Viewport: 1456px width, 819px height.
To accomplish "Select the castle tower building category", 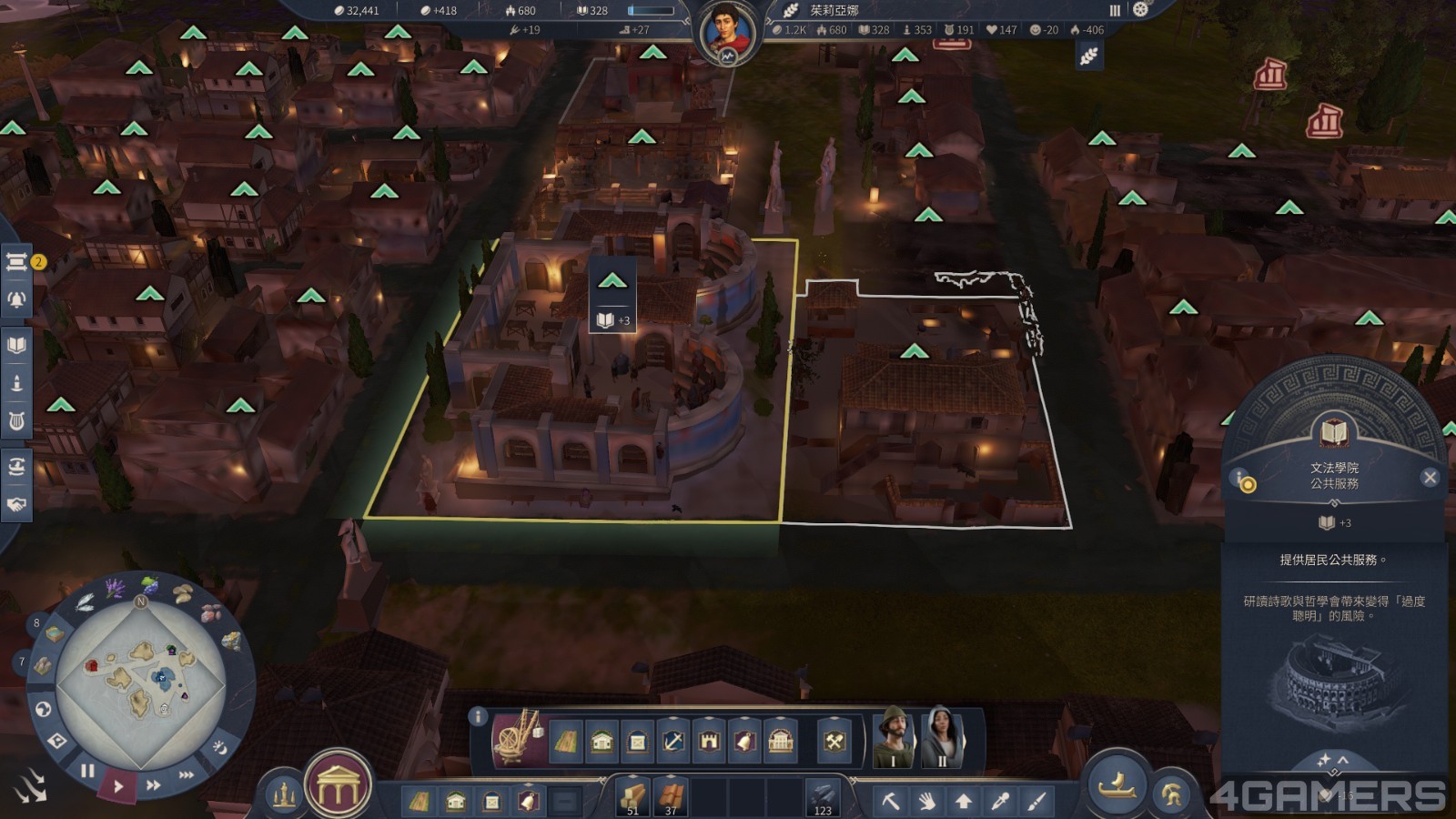I will [x=709, y=742].
